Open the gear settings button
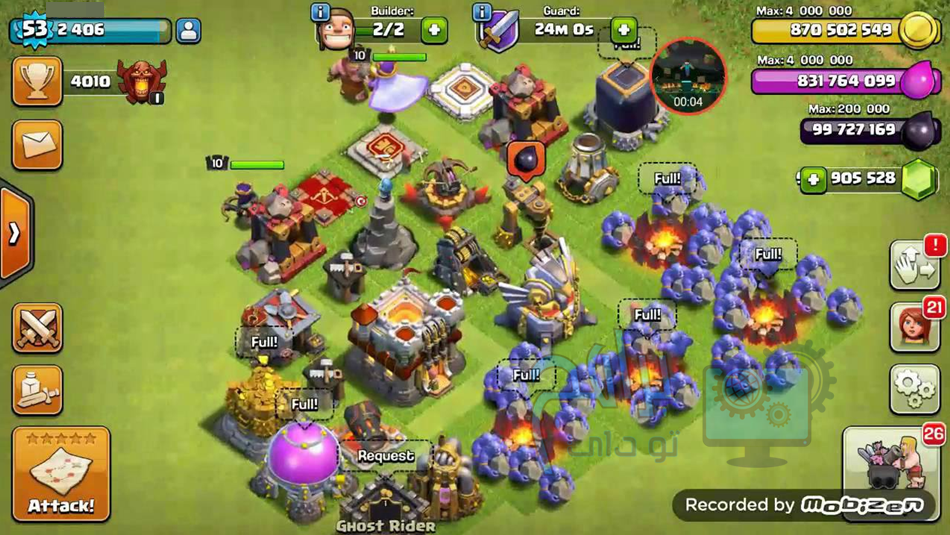 click(x=914, y=389)
